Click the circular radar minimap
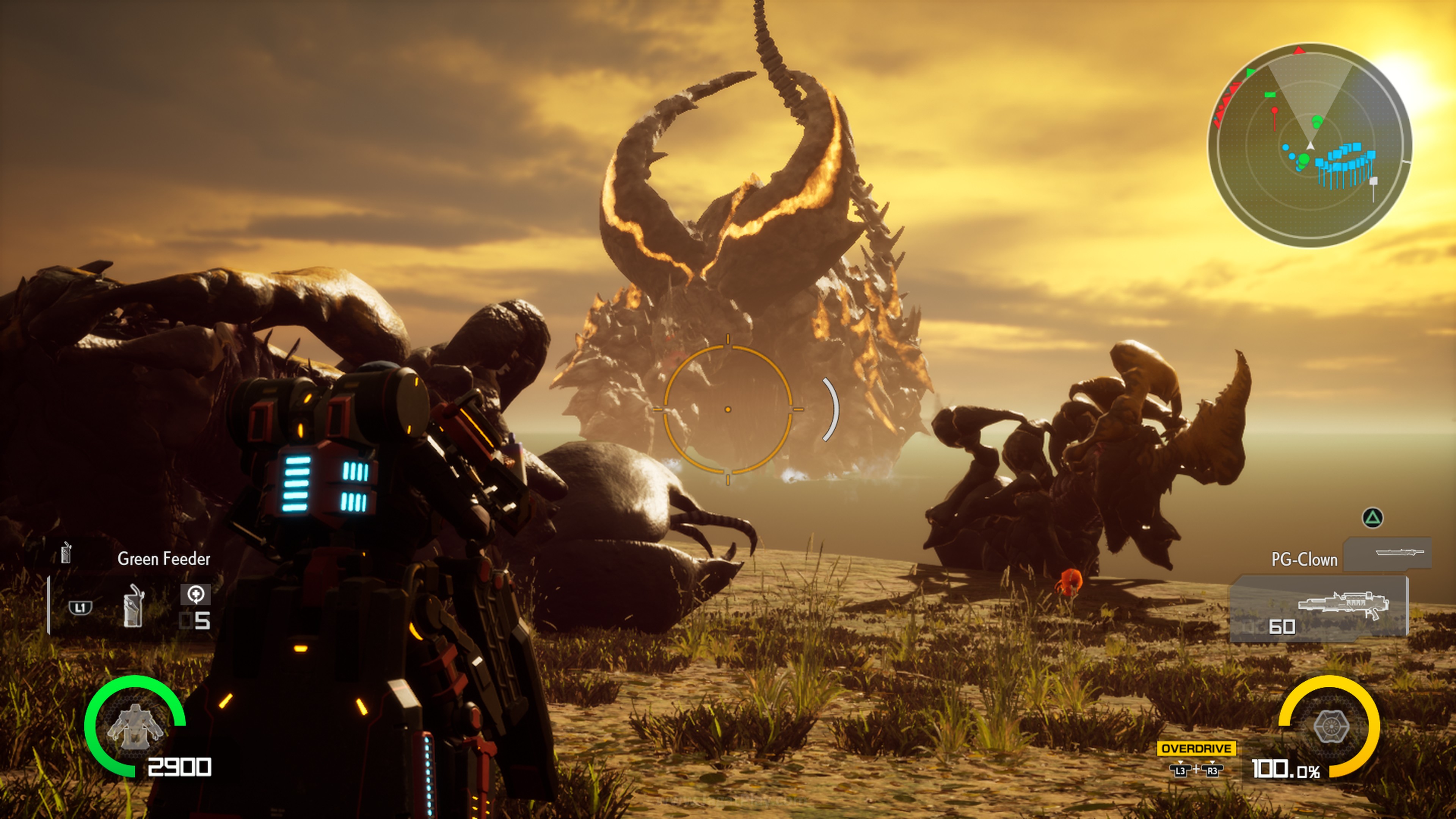Screen dimensions: 1456x819 coord(1310,145)
